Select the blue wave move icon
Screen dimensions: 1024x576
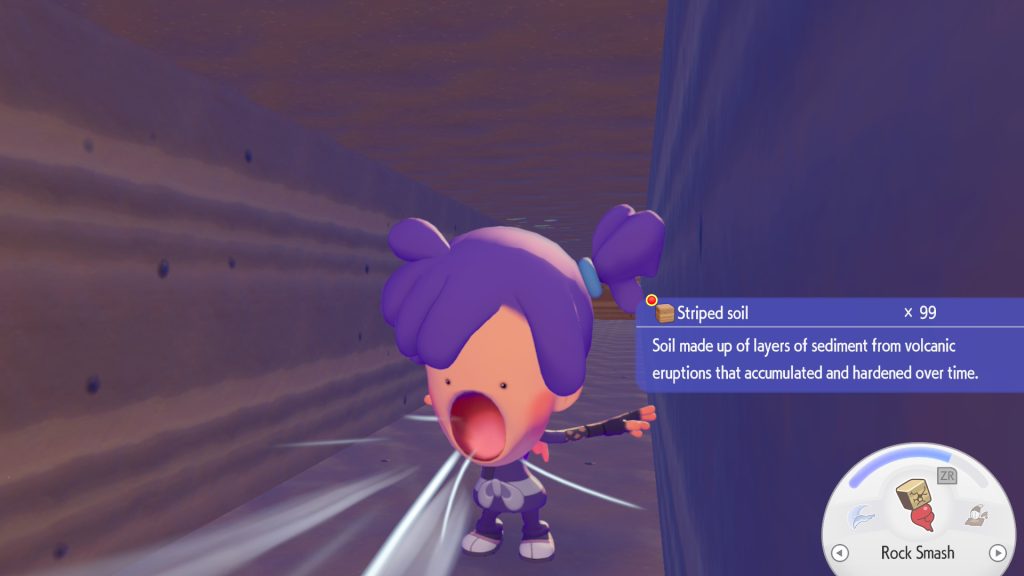point(861,516)
